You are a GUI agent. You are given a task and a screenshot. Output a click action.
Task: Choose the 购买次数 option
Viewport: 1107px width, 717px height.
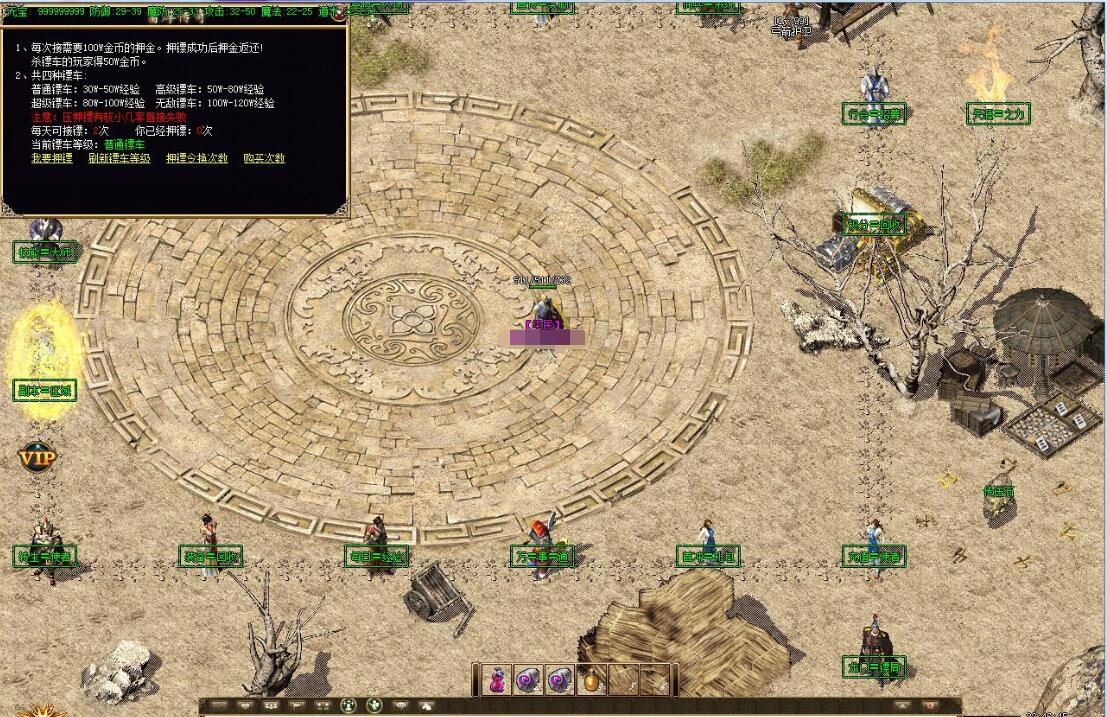[264, 159]
